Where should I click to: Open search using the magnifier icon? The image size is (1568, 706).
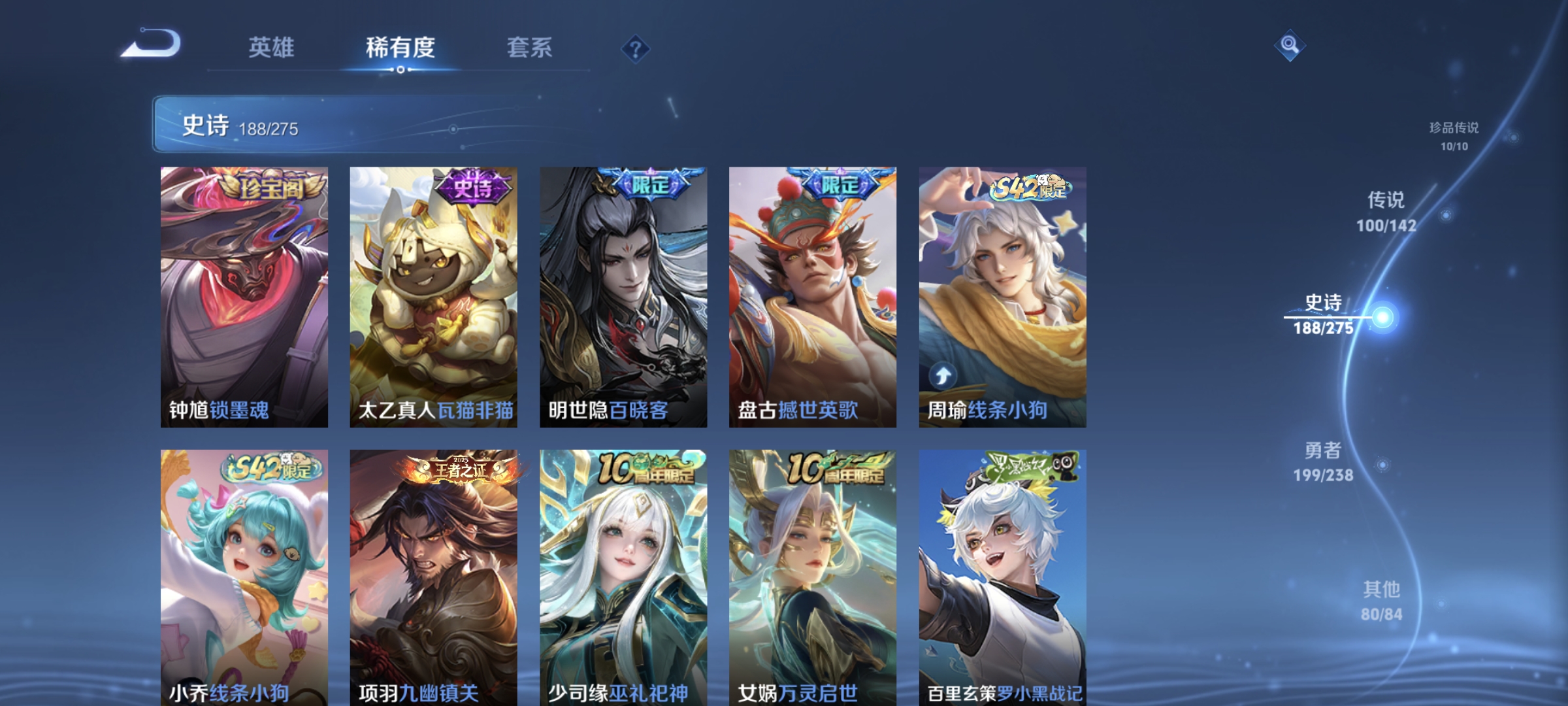[x=1290, y=46]
